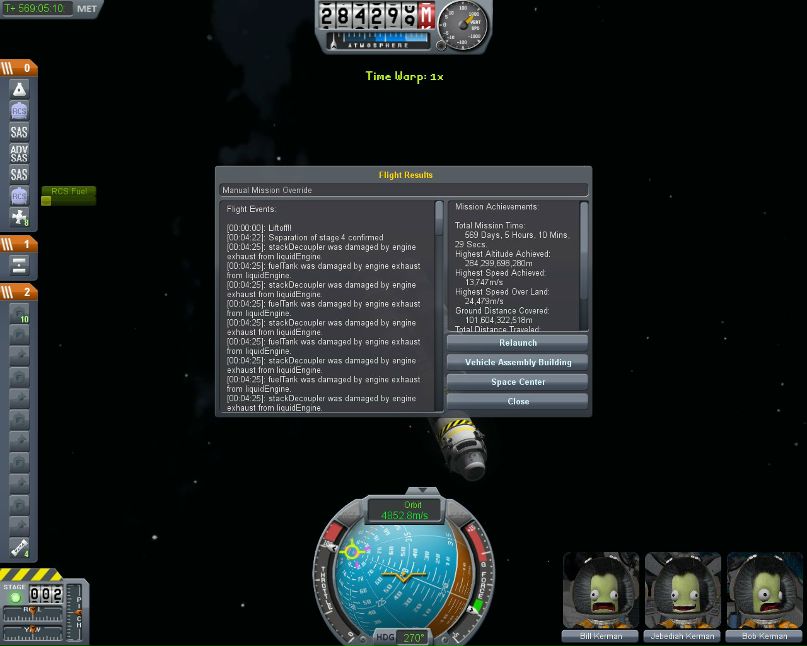807x646 pixels.
Task: Select the command pod staging icon
Action: (x=19, y=89)
